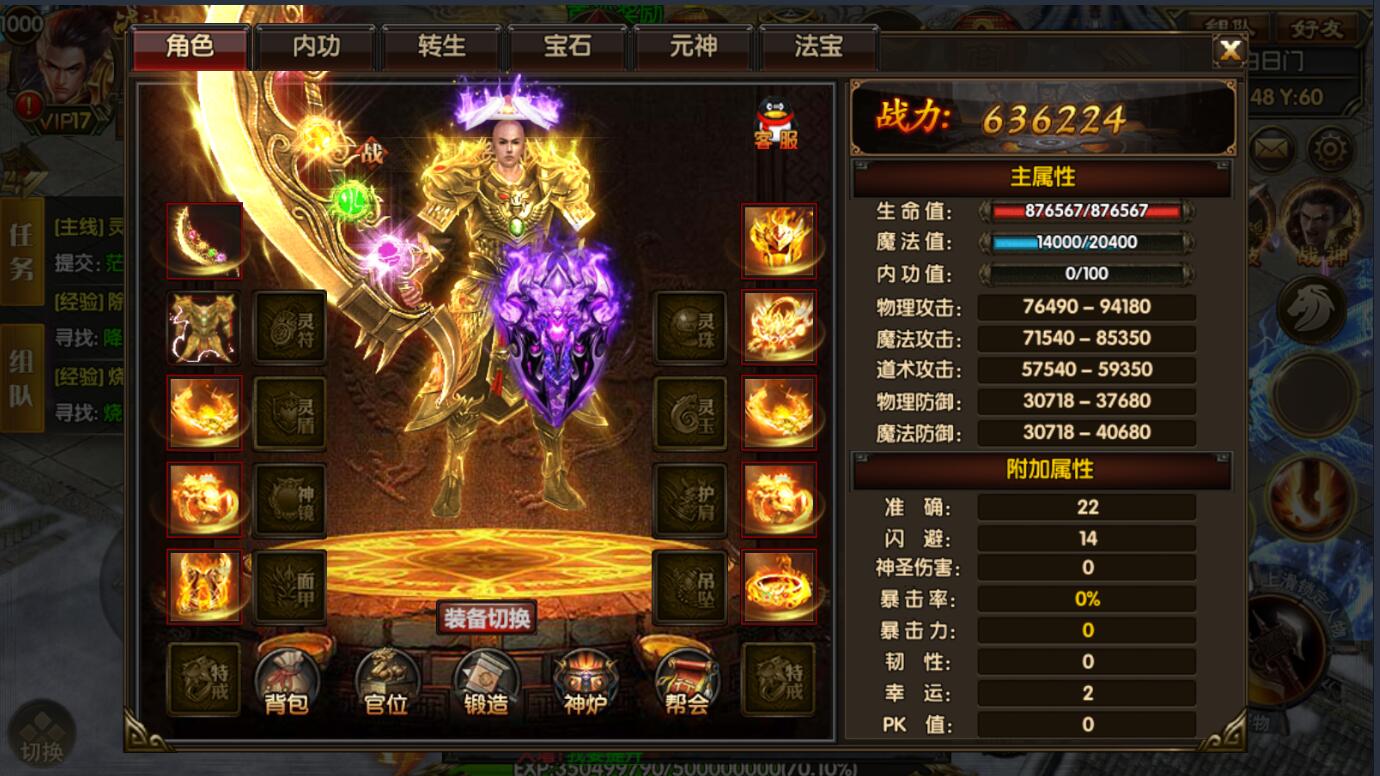The width and height of the screenshot is (1380, 776).
Task: Select the crescent blade weapon slot
Action: pyautogui.click(x=204, y=241)
